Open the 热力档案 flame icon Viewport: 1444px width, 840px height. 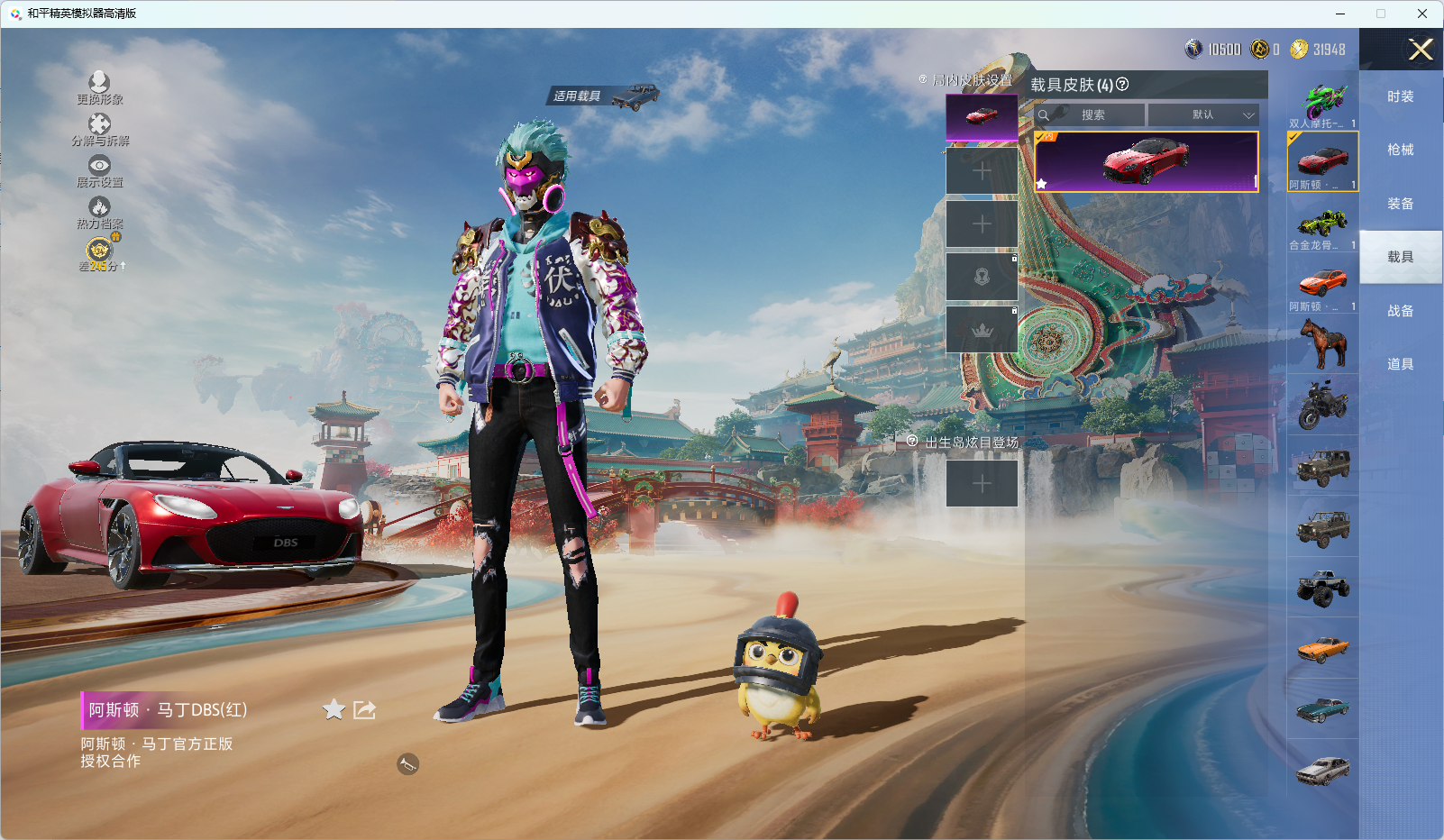(x=99, y=208)
